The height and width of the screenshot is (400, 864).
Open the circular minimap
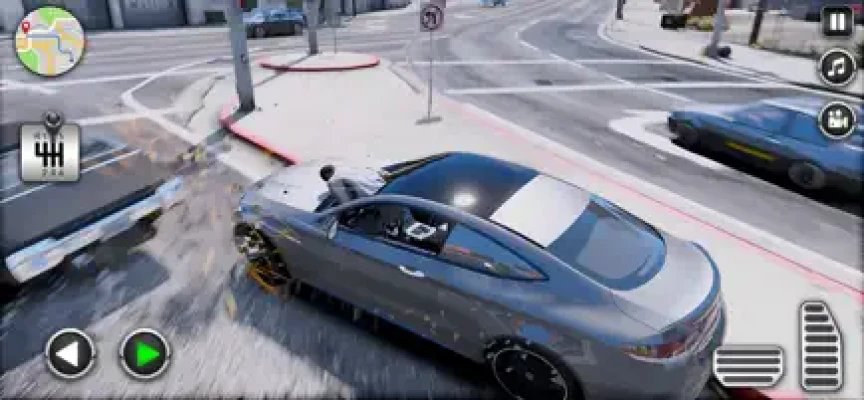point(49,41)
